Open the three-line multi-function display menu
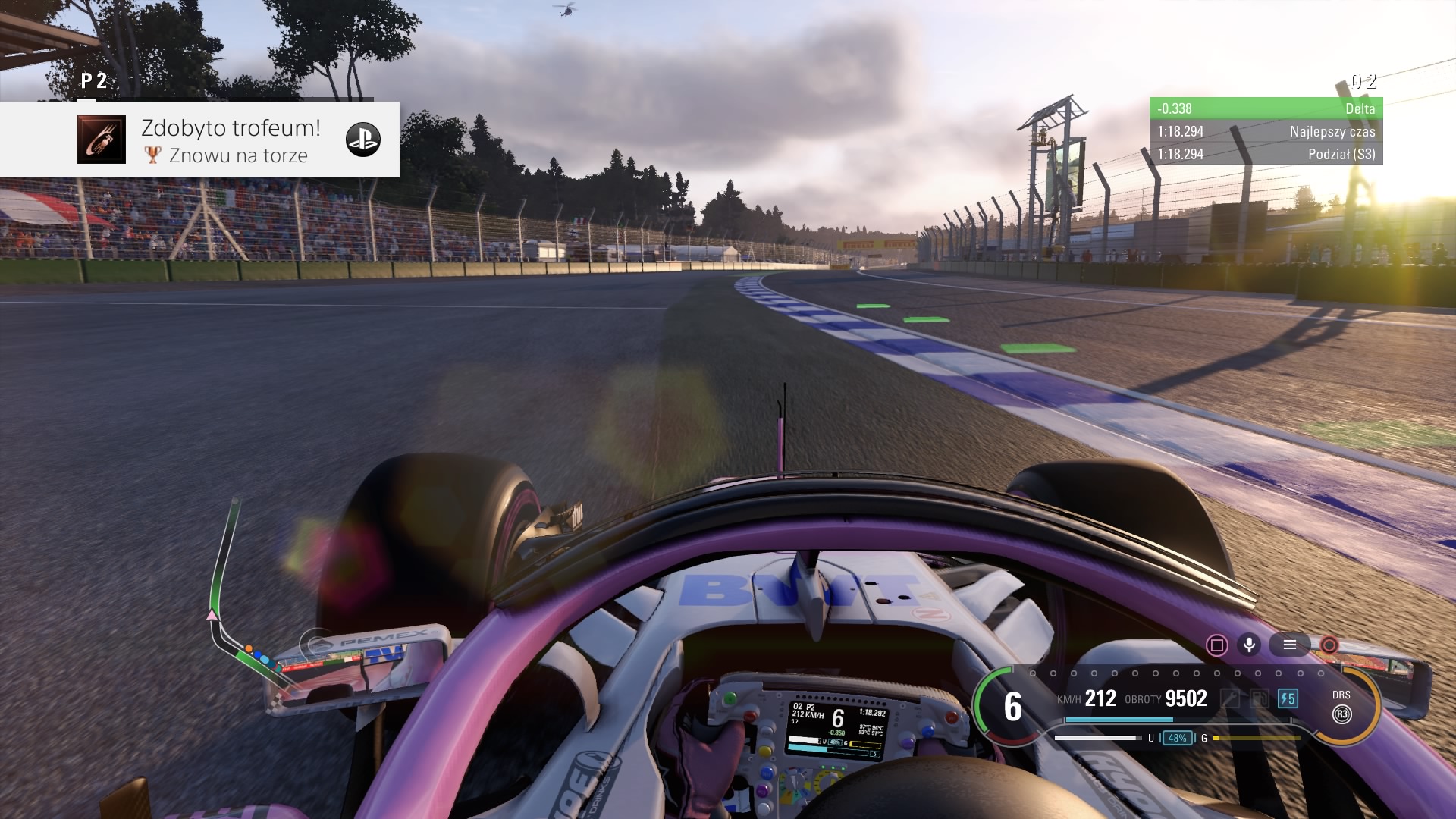This screenshot has height=819, width=1456. (x=1289, y=645)
